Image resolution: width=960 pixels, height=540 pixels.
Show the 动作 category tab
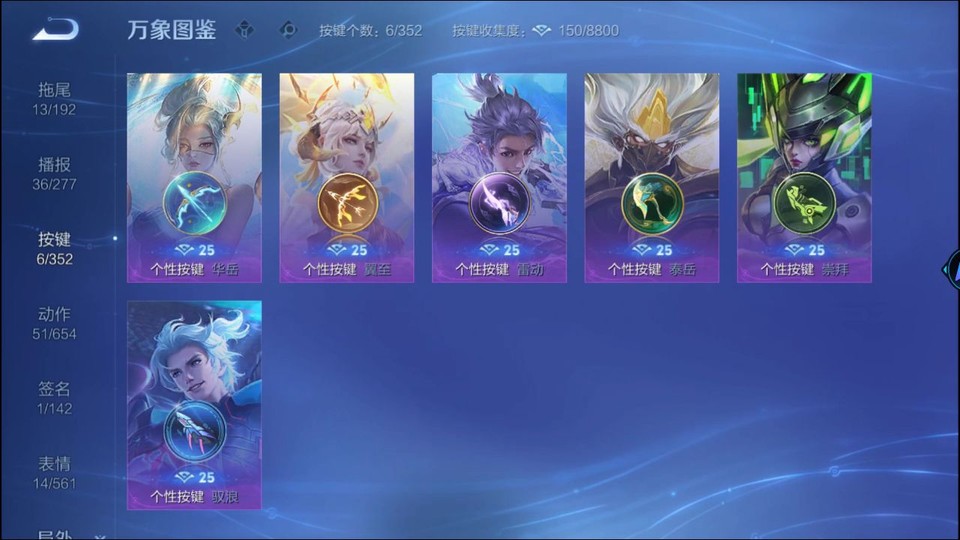coord(55,323)
